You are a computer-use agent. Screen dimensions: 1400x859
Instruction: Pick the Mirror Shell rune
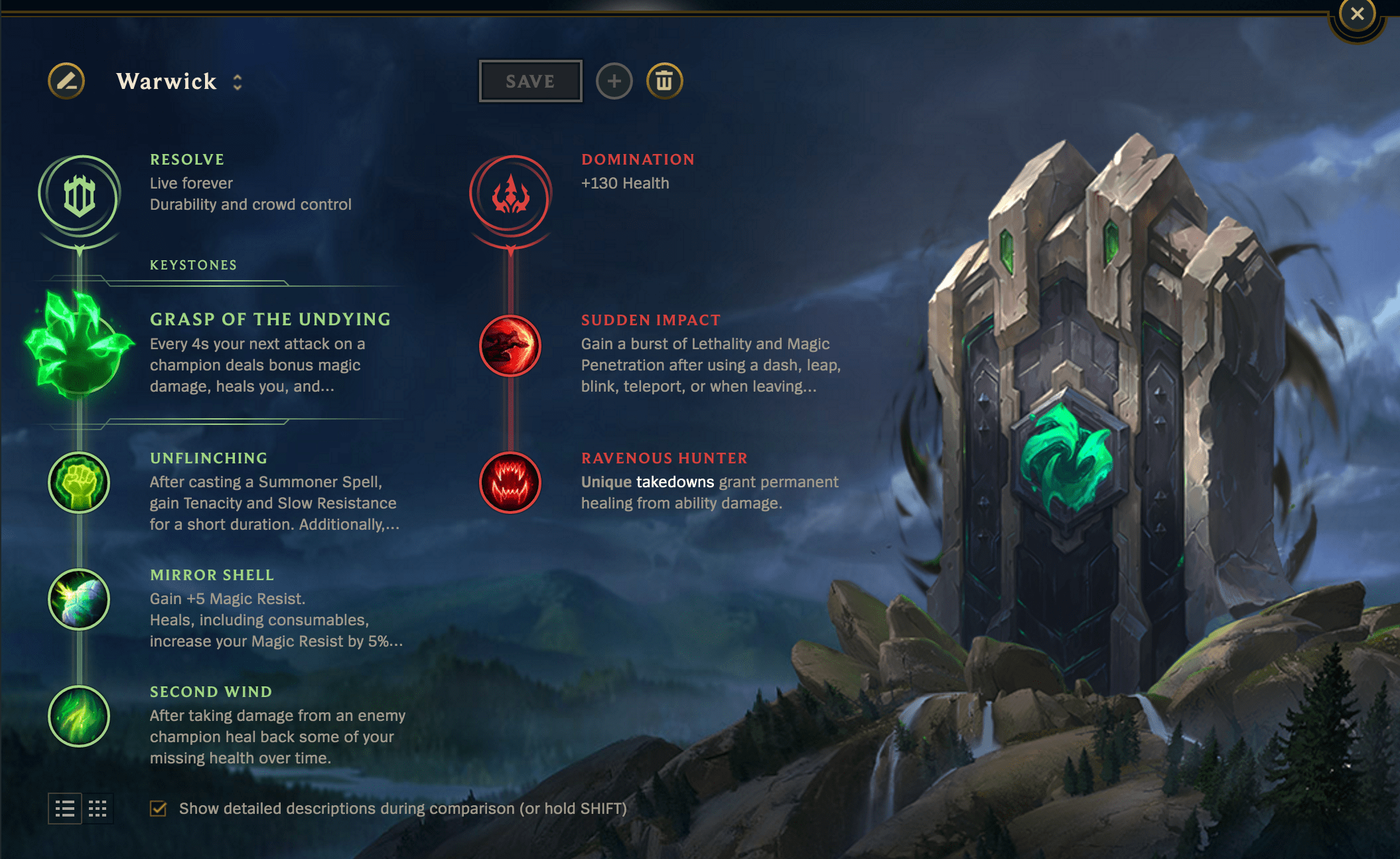tap(79, 599)
